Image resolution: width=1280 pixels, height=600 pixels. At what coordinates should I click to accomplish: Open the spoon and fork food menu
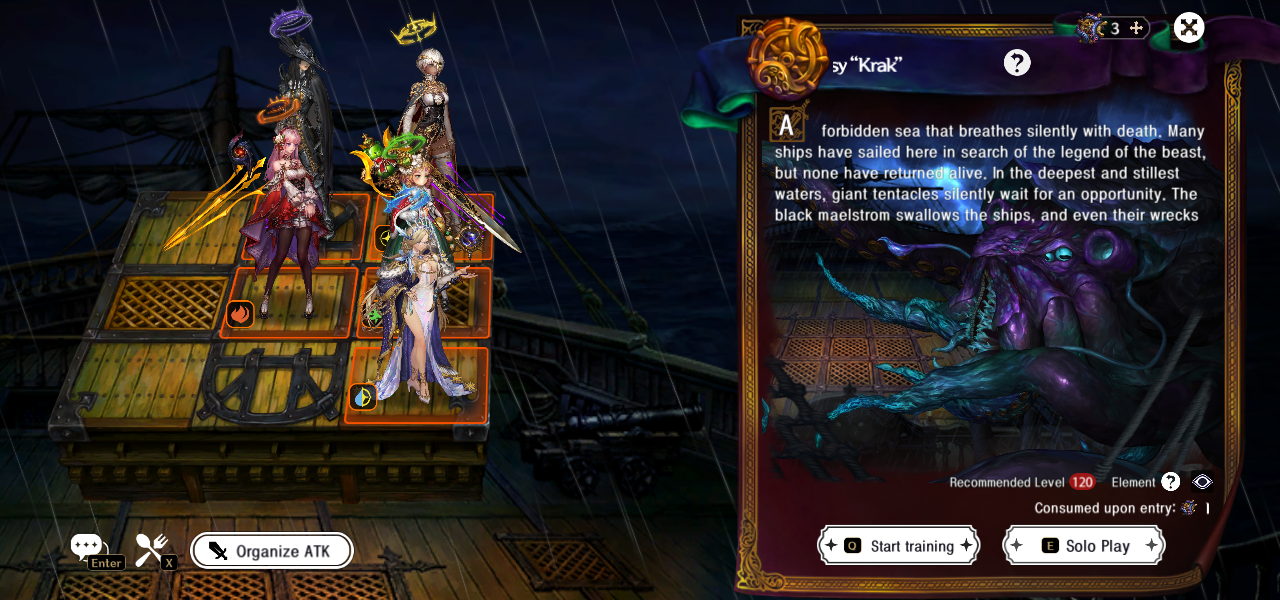pos(151,548)
